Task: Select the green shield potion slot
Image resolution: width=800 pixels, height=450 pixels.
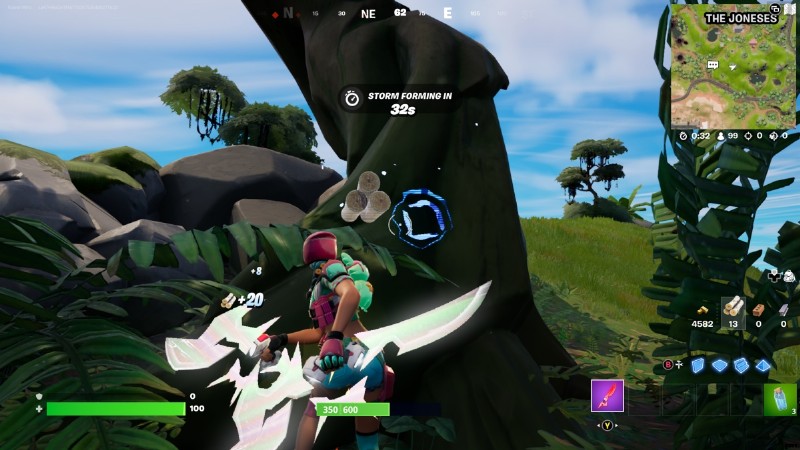Action: [780, 398]
